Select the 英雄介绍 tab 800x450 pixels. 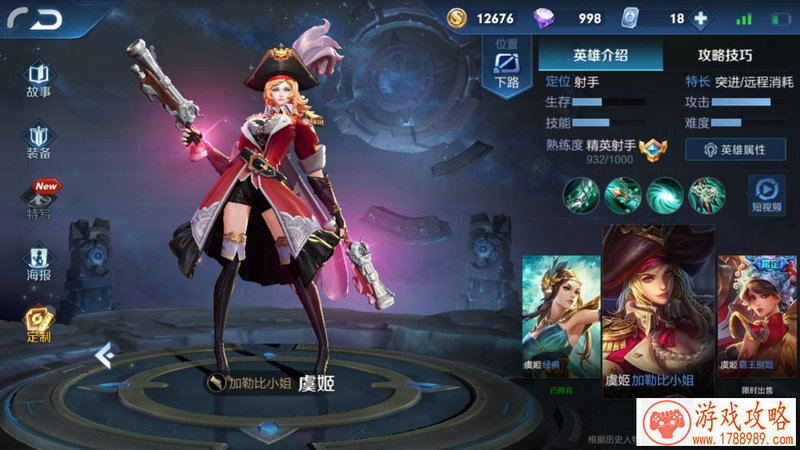600,55
